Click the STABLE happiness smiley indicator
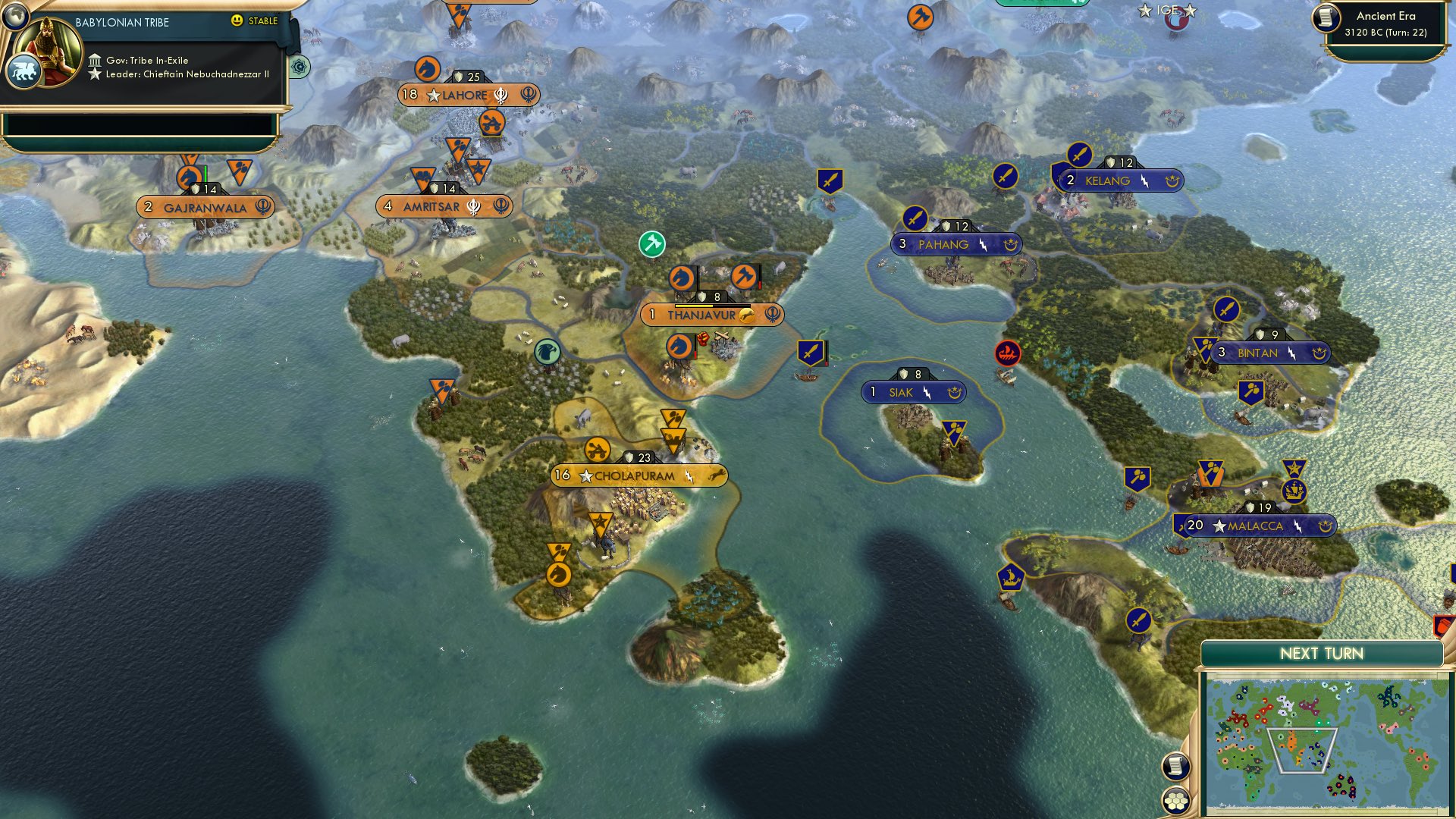 click(237, 20)
